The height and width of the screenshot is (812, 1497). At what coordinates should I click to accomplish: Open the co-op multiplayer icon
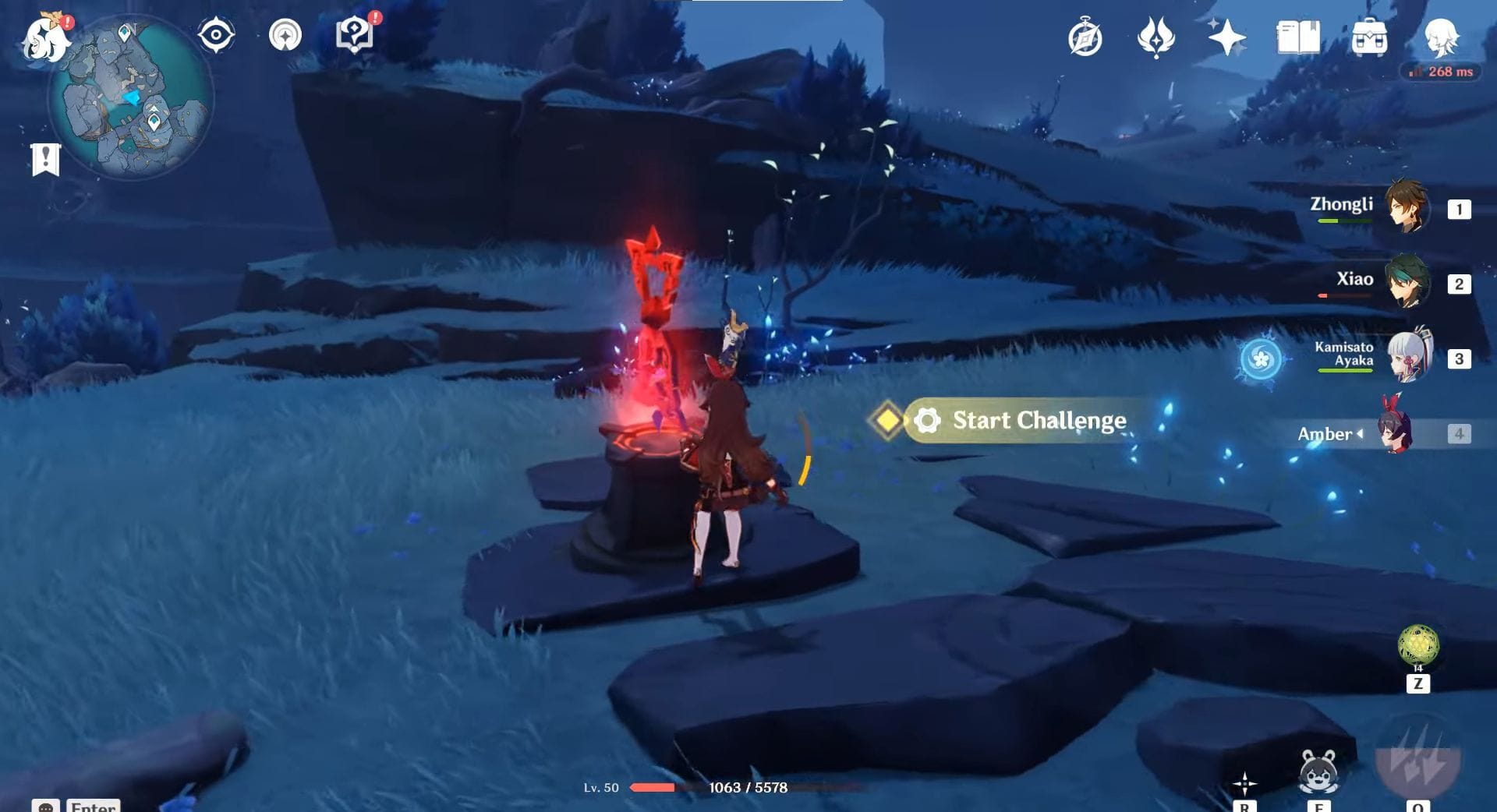click(x=286, y=33)
